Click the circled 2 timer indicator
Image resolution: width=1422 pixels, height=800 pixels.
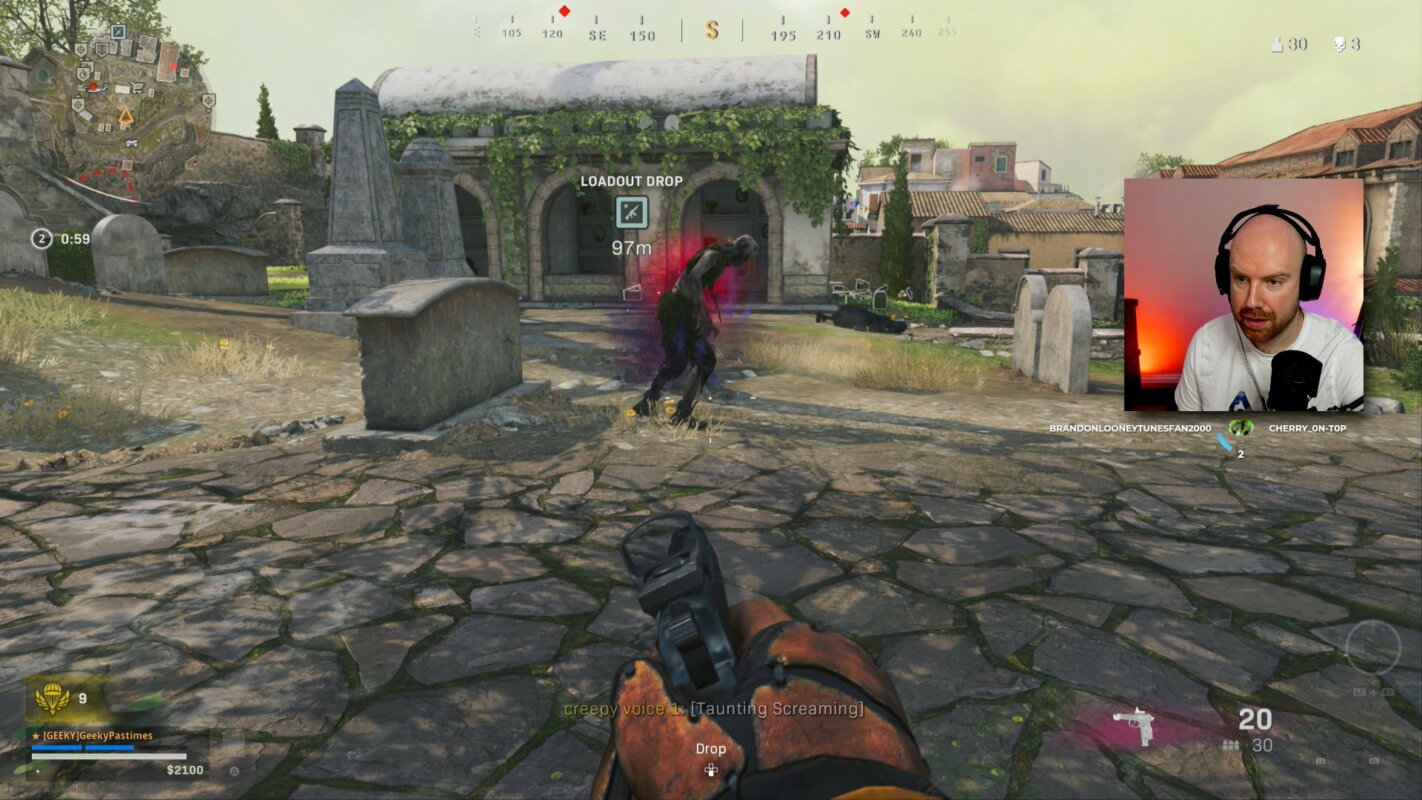(x=41, y=238)
